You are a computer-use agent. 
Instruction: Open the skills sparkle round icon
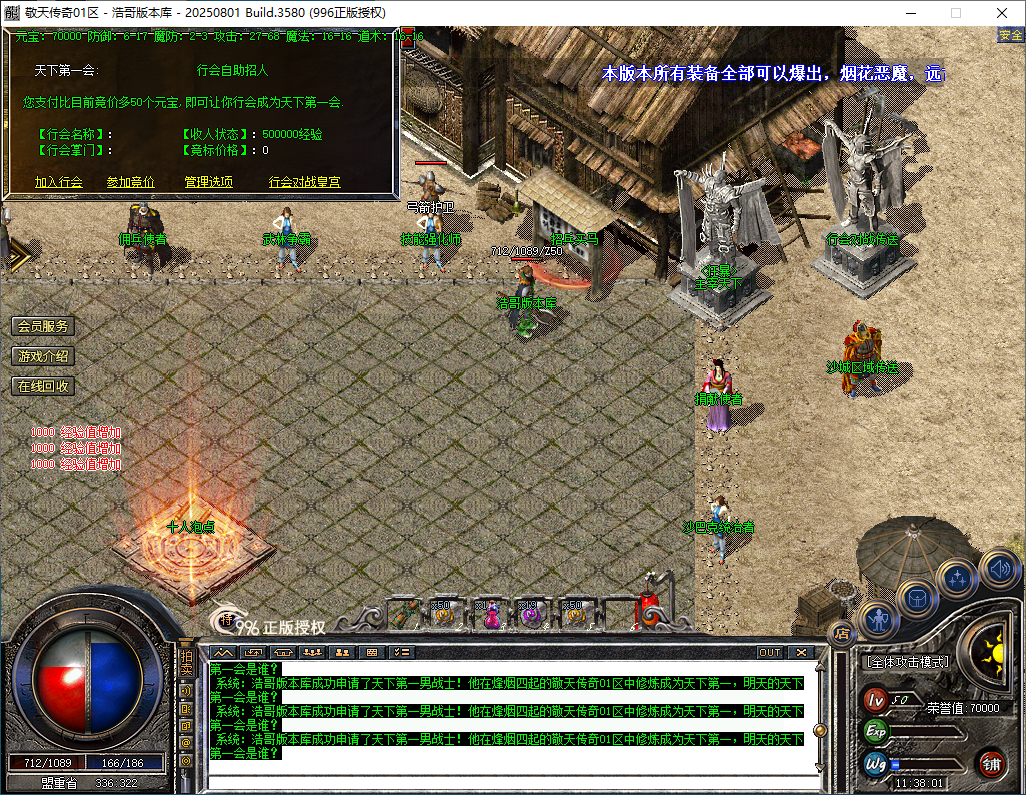[x=957, y=578]
